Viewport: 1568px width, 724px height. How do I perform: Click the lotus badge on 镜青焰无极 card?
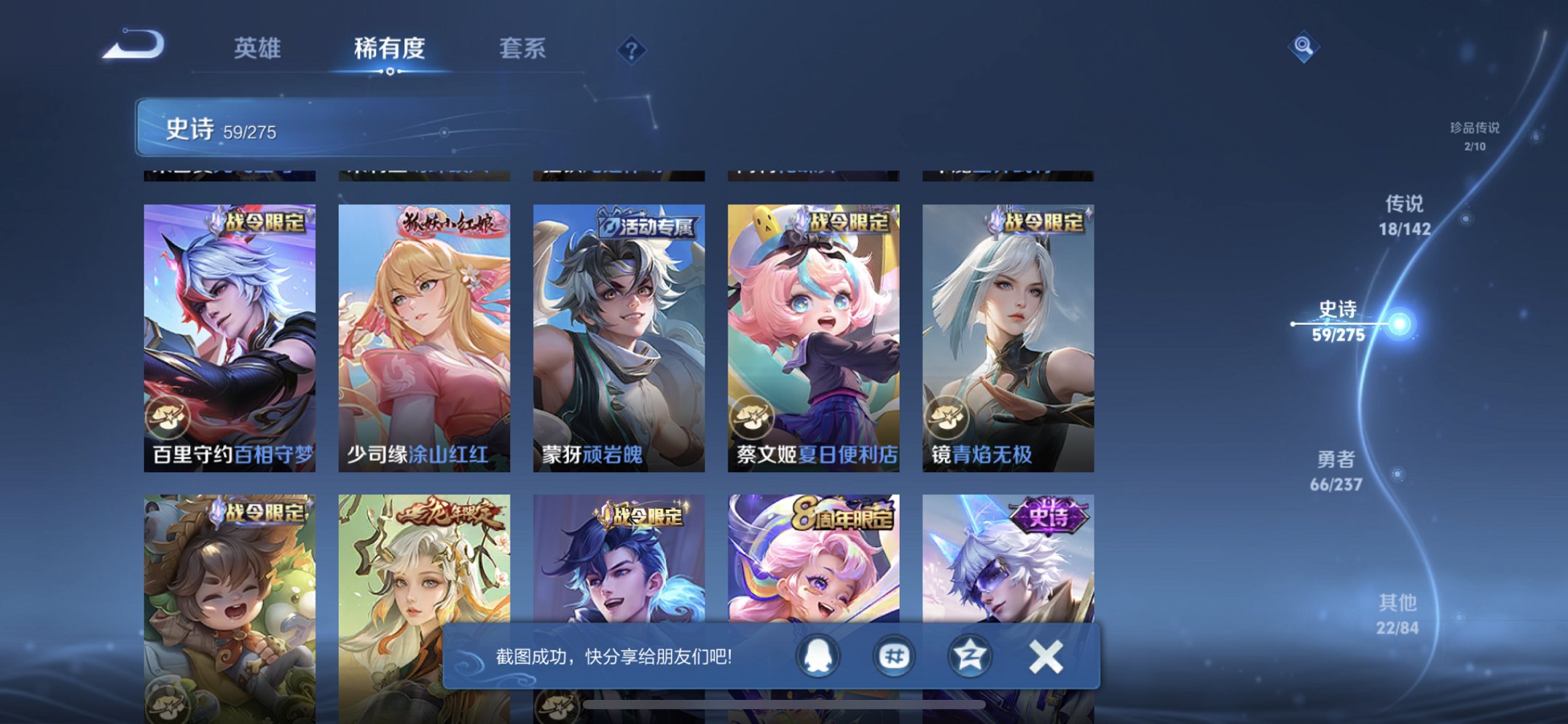pos(945,419)
